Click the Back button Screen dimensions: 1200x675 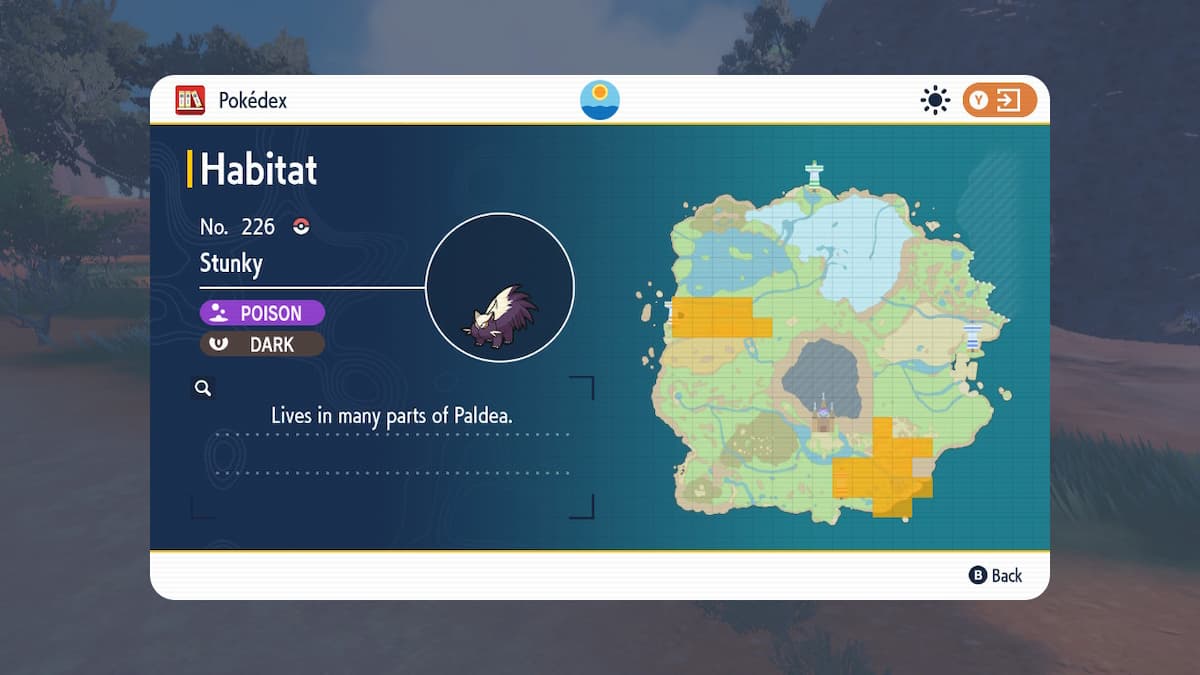[x=996, y=575]
